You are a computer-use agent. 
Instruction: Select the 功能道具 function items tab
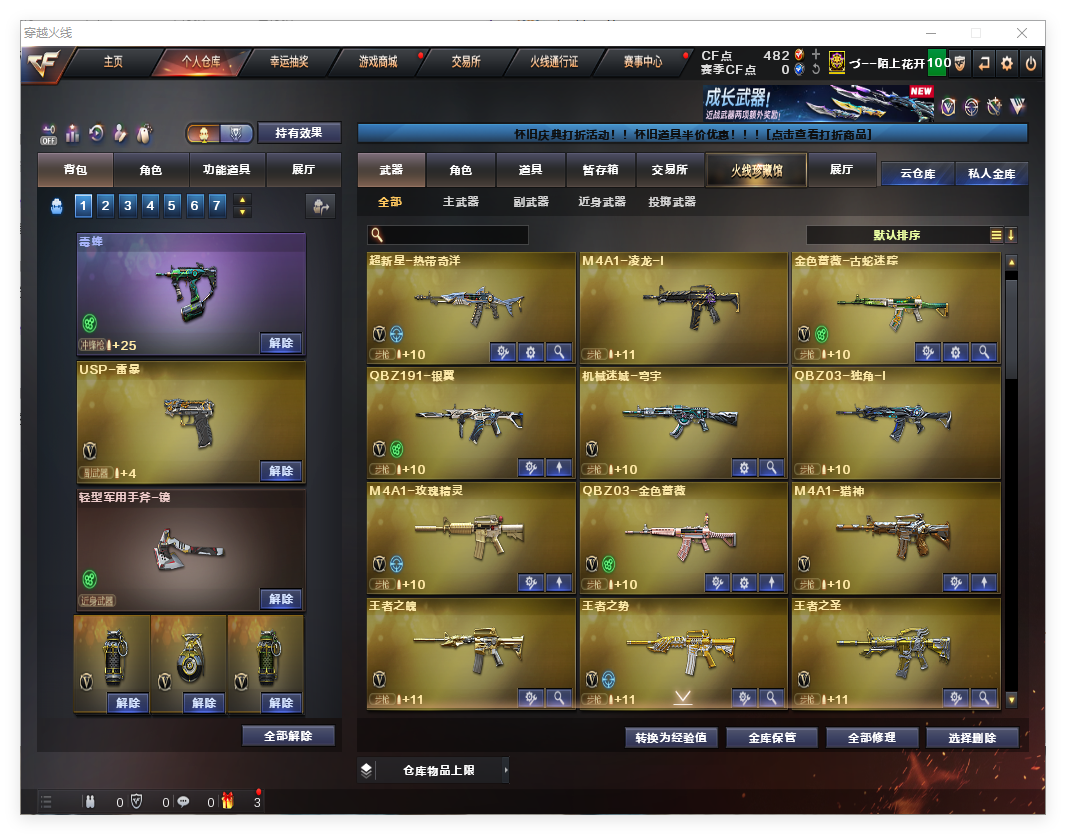click(x=227, y=170)
